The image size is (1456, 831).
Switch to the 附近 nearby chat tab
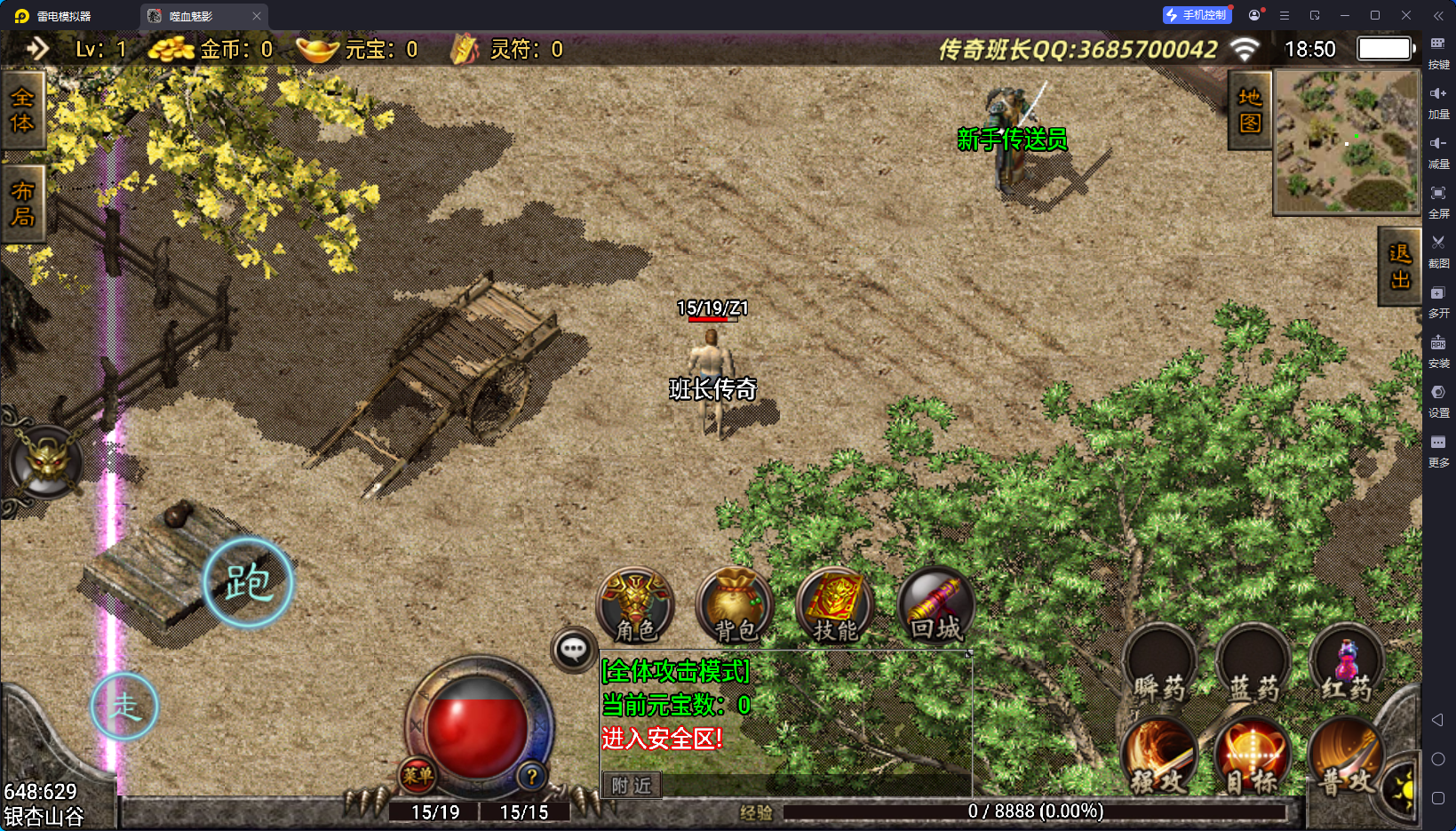(x=632, y=786)
